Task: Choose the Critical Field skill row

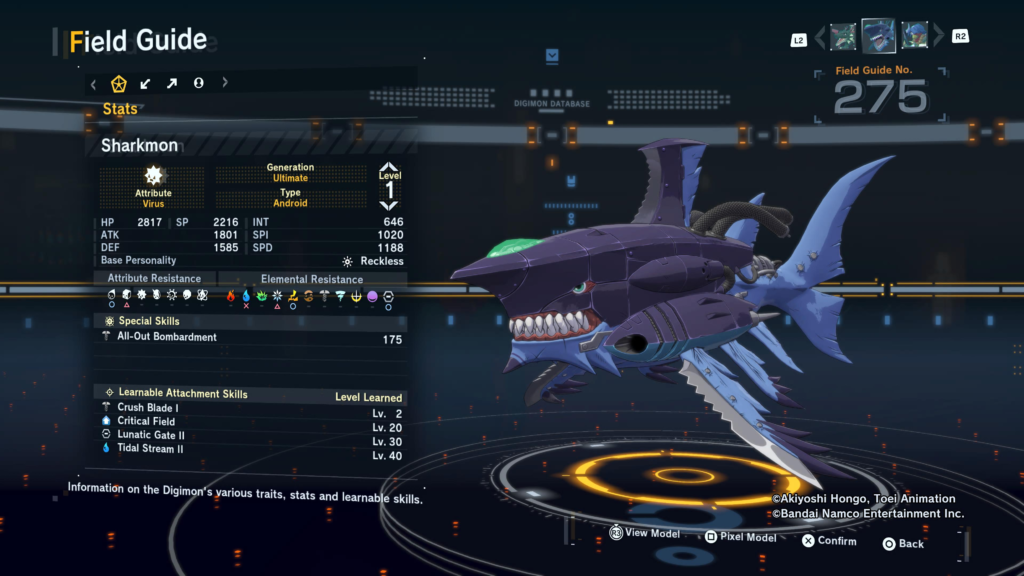Action: (x=252, y=422)
